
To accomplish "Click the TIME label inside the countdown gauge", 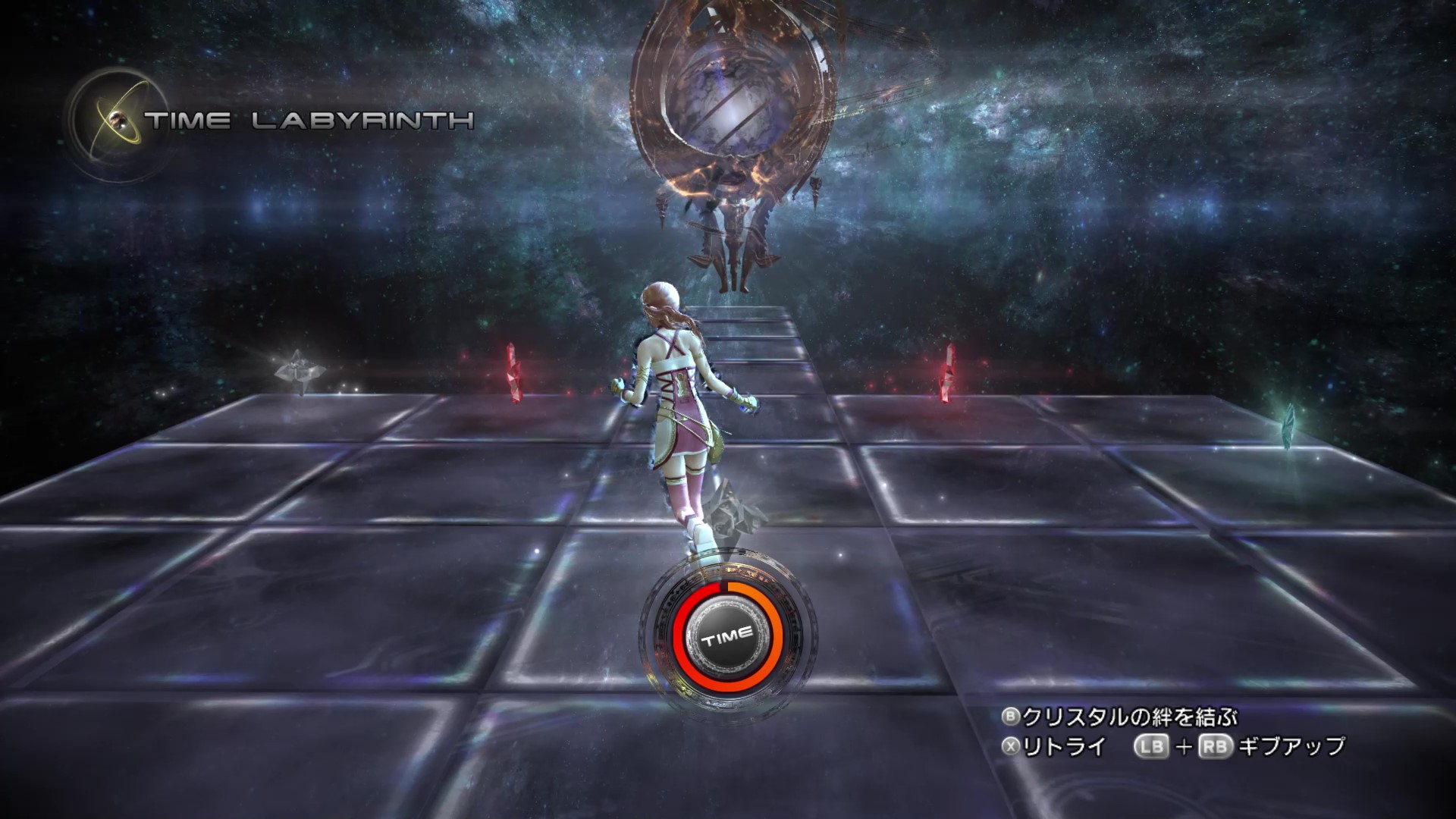I will coord(726,637).
